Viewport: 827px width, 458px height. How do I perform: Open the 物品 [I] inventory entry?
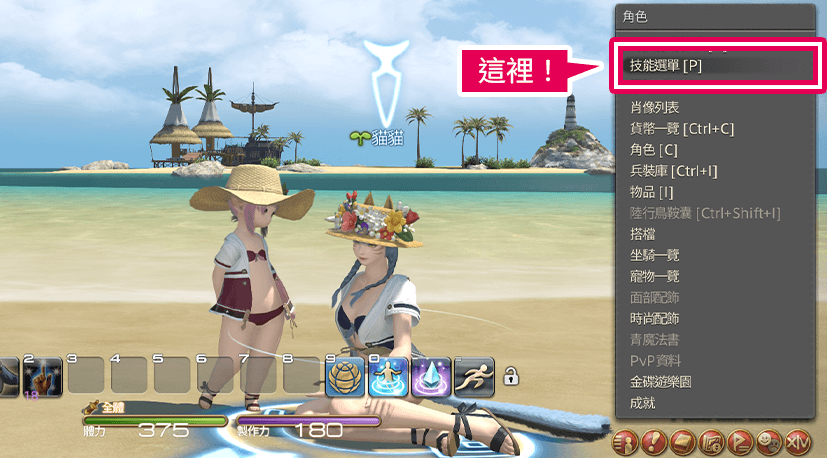tap(652, 192)
